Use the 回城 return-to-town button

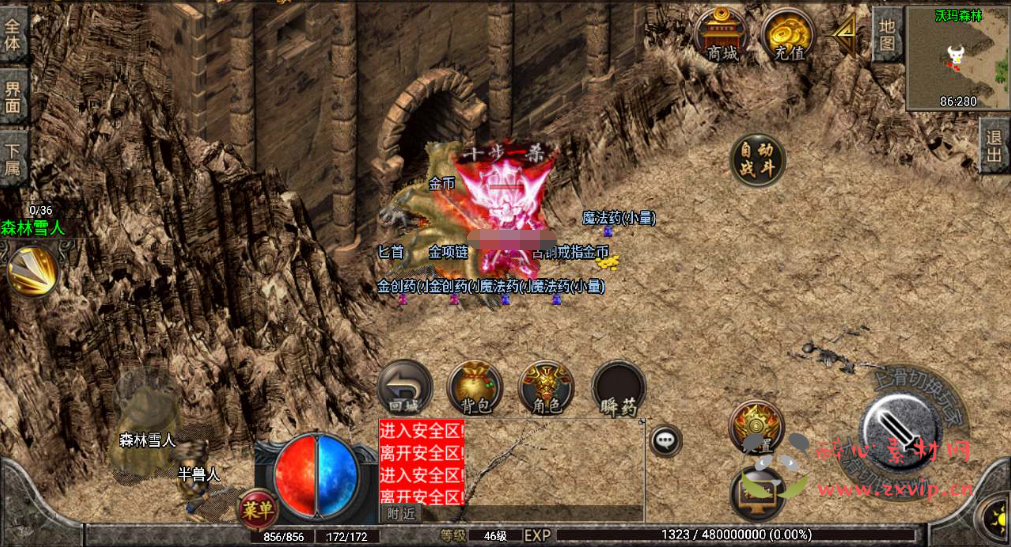(404, 388)
